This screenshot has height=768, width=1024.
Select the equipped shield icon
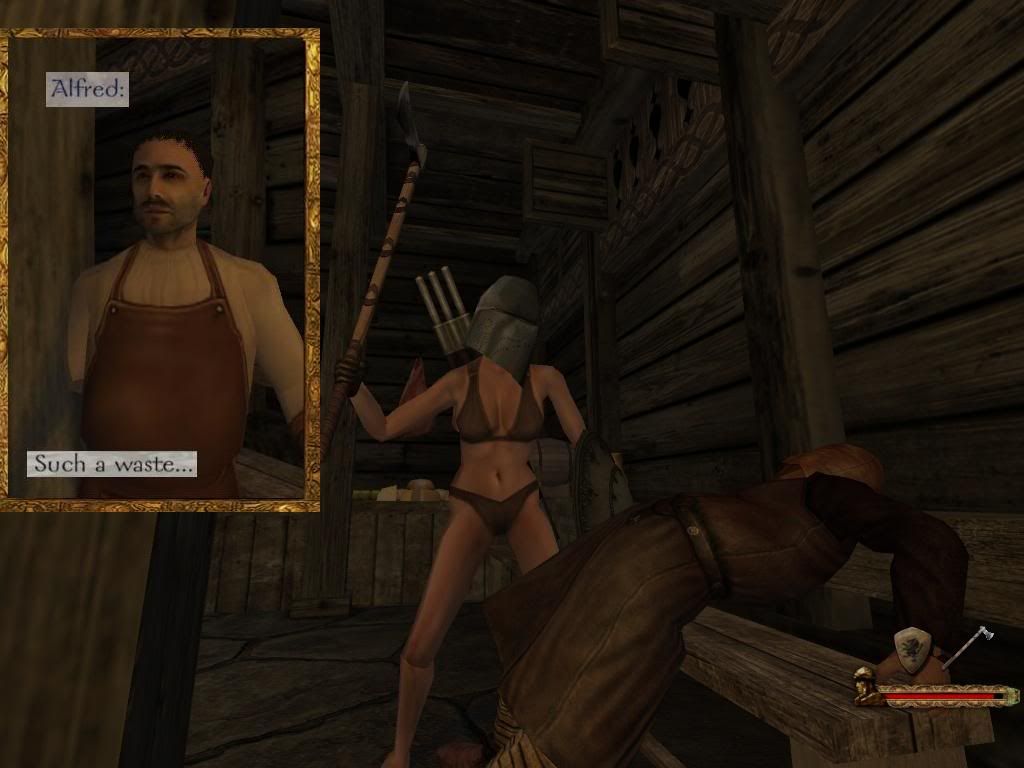[912, 649]
